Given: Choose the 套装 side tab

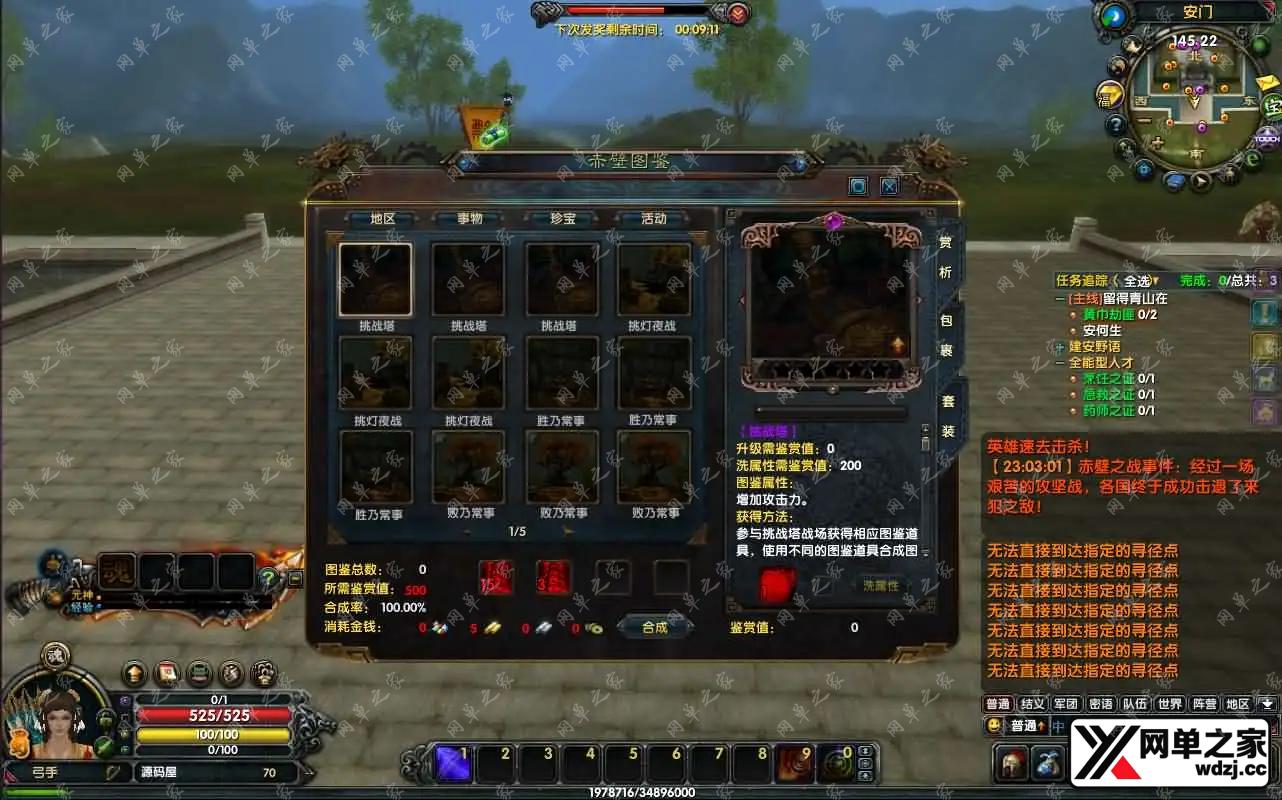Looking at the screenshot, I should click(x=946, y=416).
